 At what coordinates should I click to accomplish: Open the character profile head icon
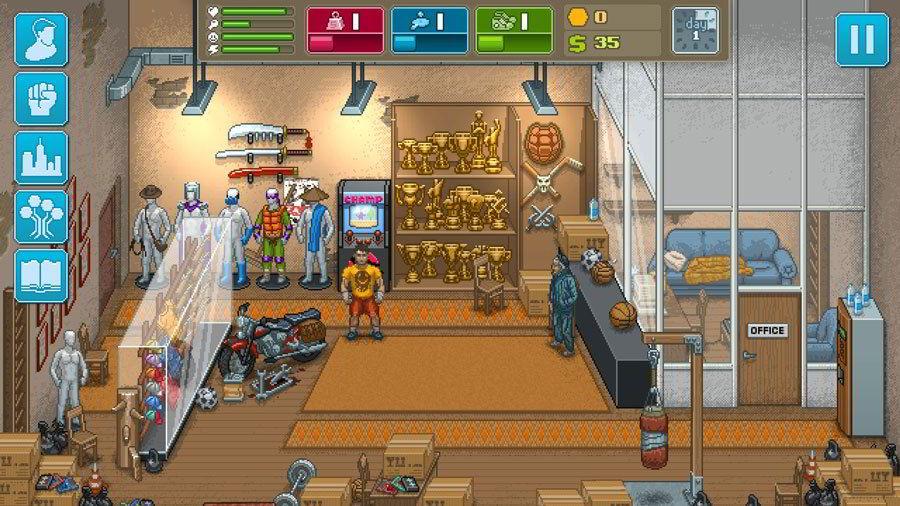(x=41, y=40)
